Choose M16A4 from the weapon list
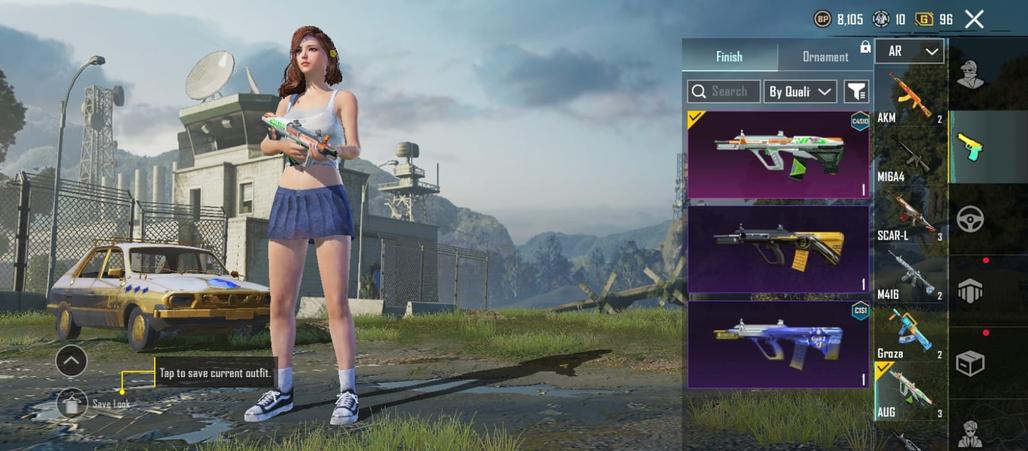1028x451 pixels. 910,158
